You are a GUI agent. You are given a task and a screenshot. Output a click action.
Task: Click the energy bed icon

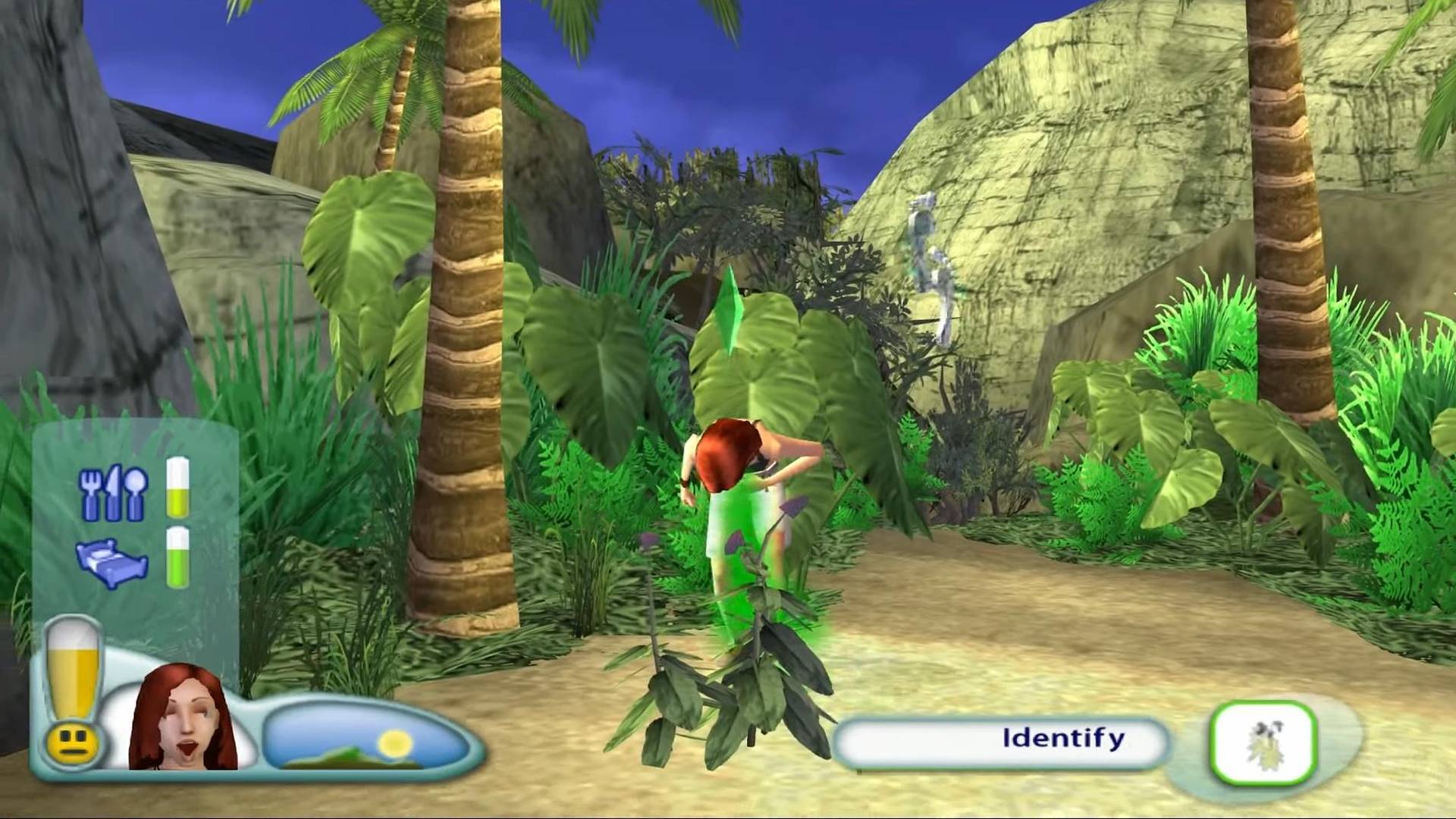point(114,562)
